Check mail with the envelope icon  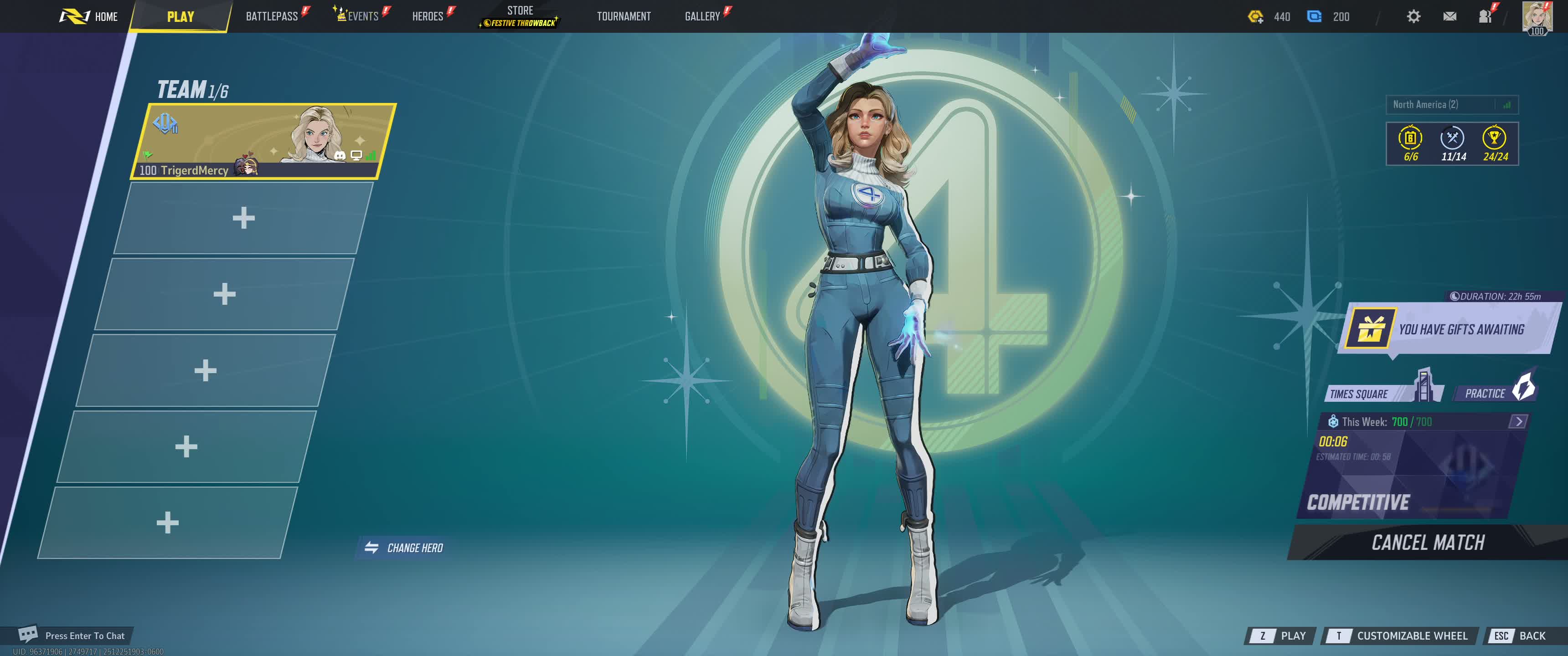[1449, 16]
